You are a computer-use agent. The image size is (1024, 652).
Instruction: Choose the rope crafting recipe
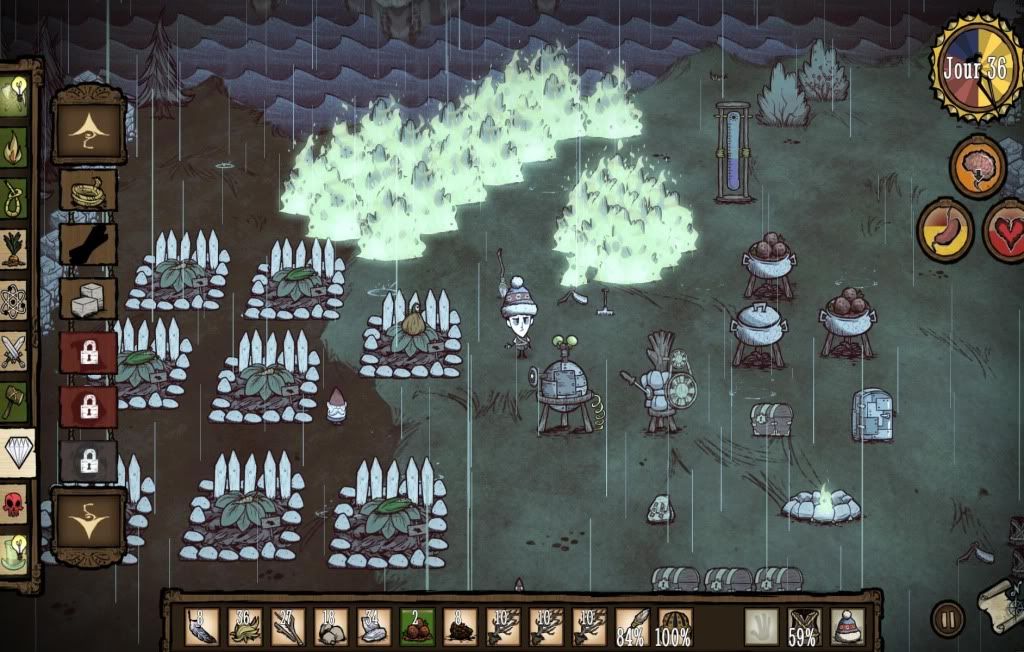click(88, 189)
